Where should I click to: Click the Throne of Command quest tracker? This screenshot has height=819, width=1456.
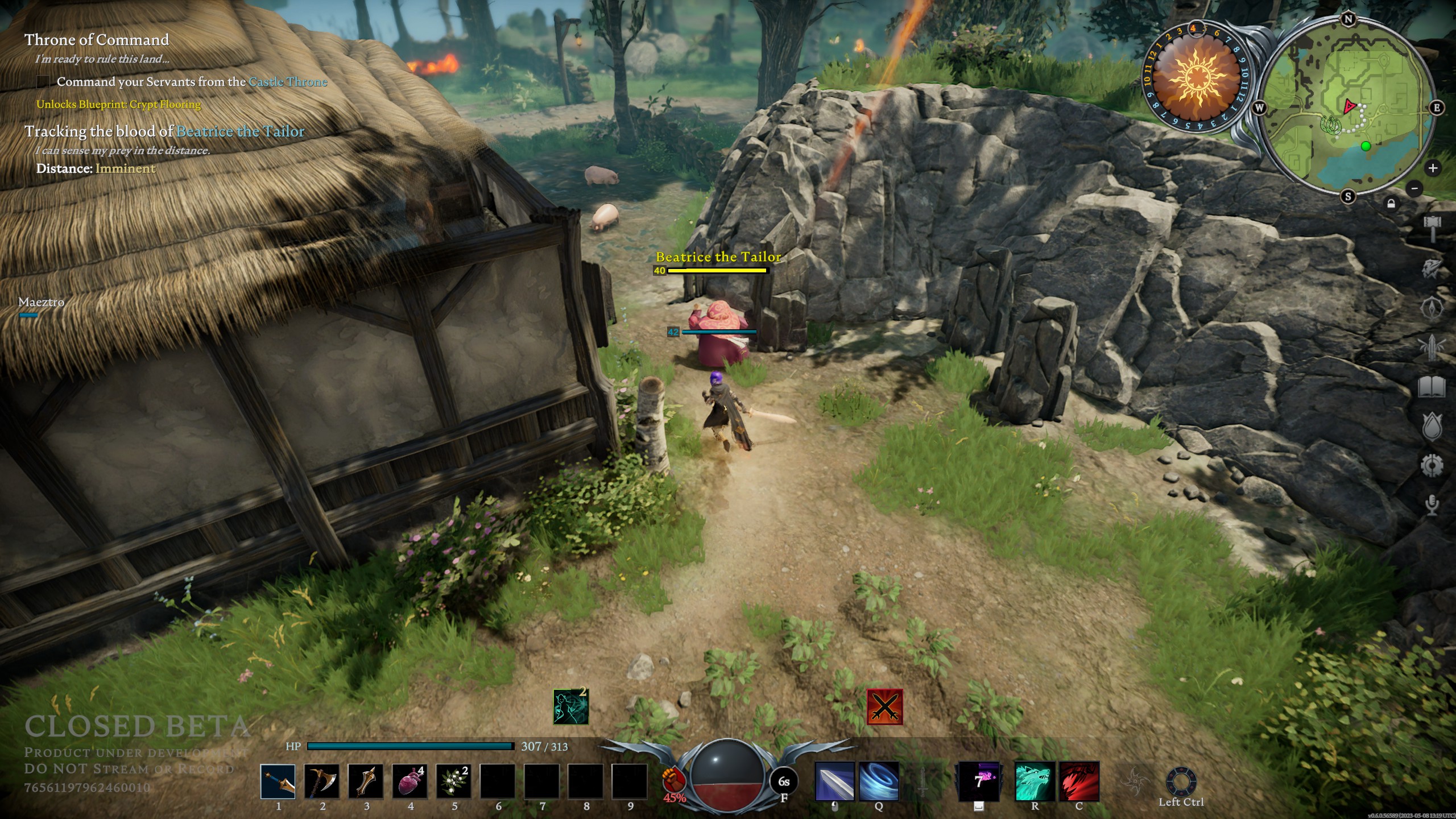[97, 40]
